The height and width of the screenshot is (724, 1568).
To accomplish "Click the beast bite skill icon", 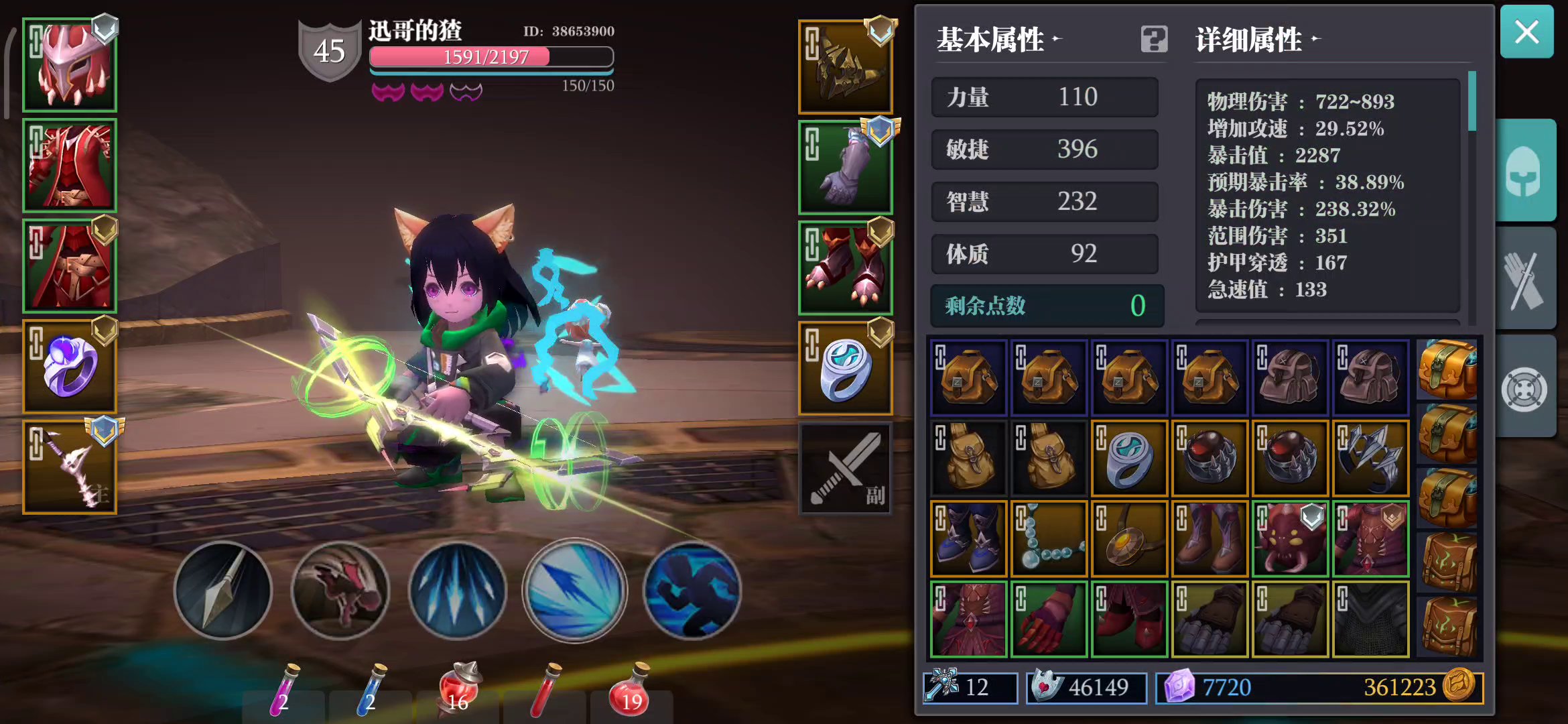I will (x=339, y=591).
